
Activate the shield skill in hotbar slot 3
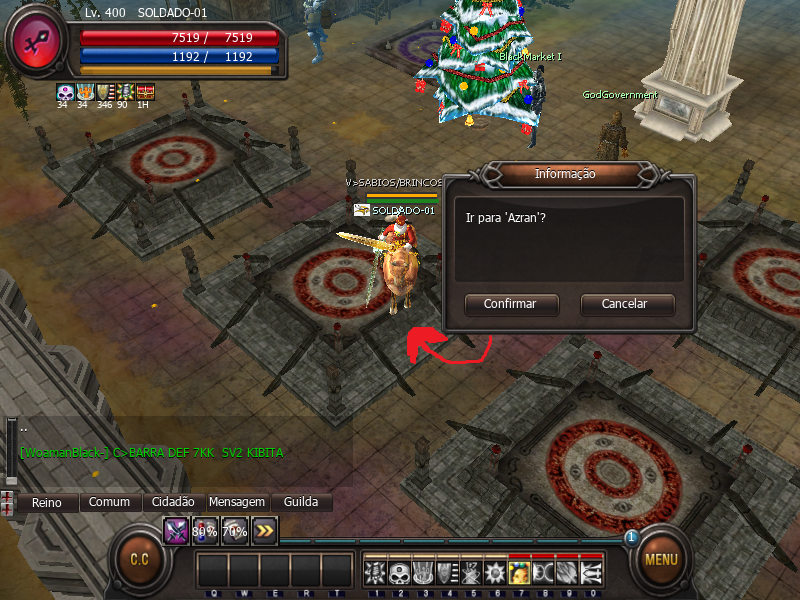coord(421,572)
